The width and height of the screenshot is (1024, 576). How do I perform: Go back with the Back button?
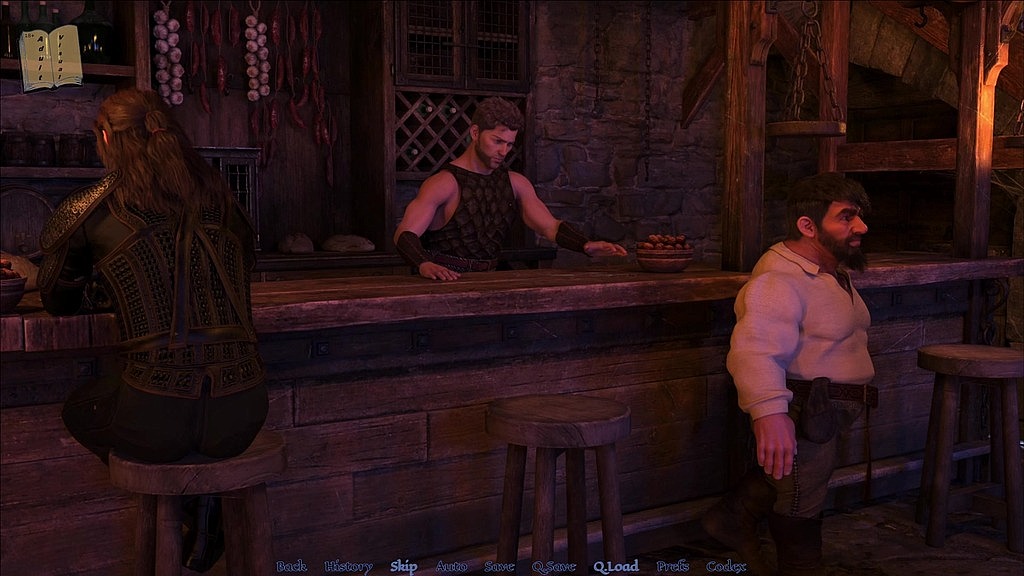[x=291, y=566]
